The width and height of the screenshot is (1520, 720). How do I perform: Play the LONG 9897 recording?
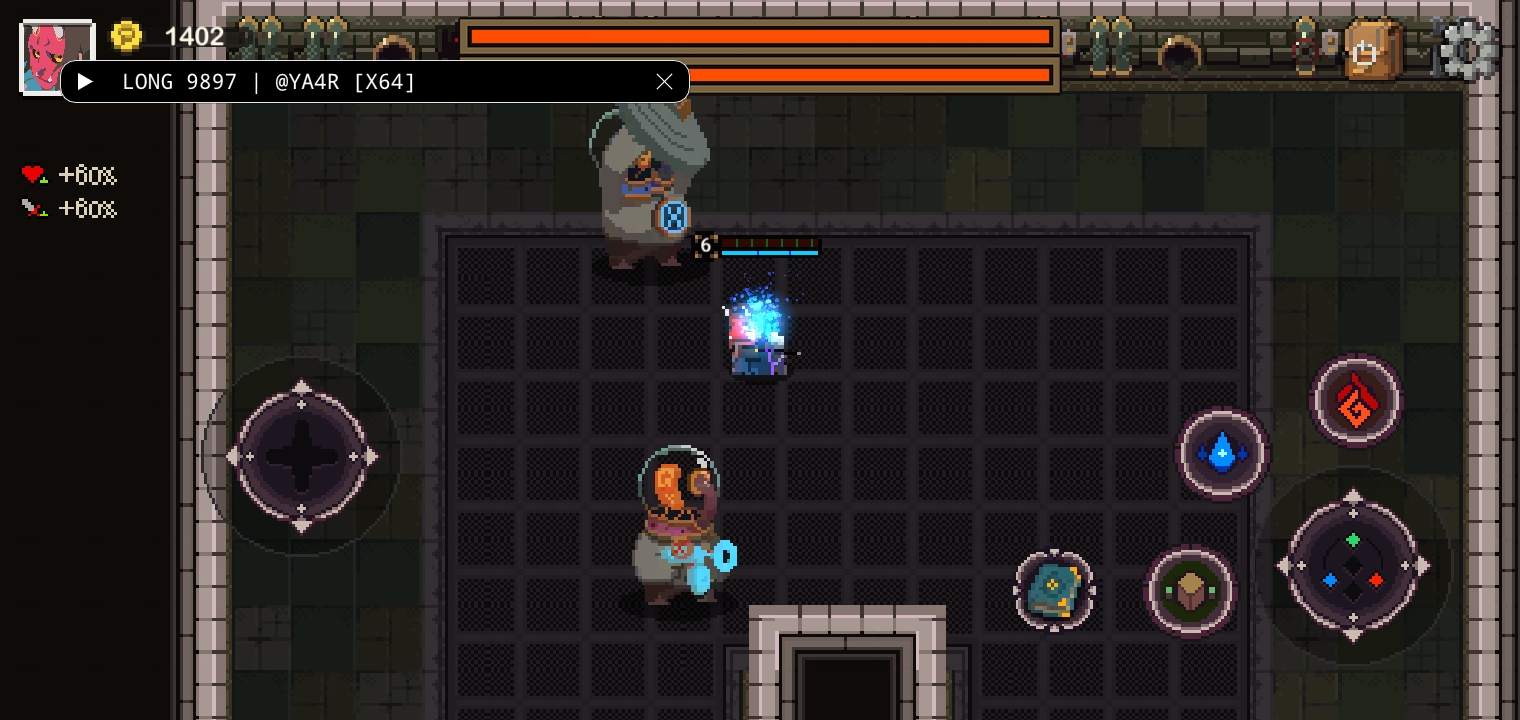85,82
